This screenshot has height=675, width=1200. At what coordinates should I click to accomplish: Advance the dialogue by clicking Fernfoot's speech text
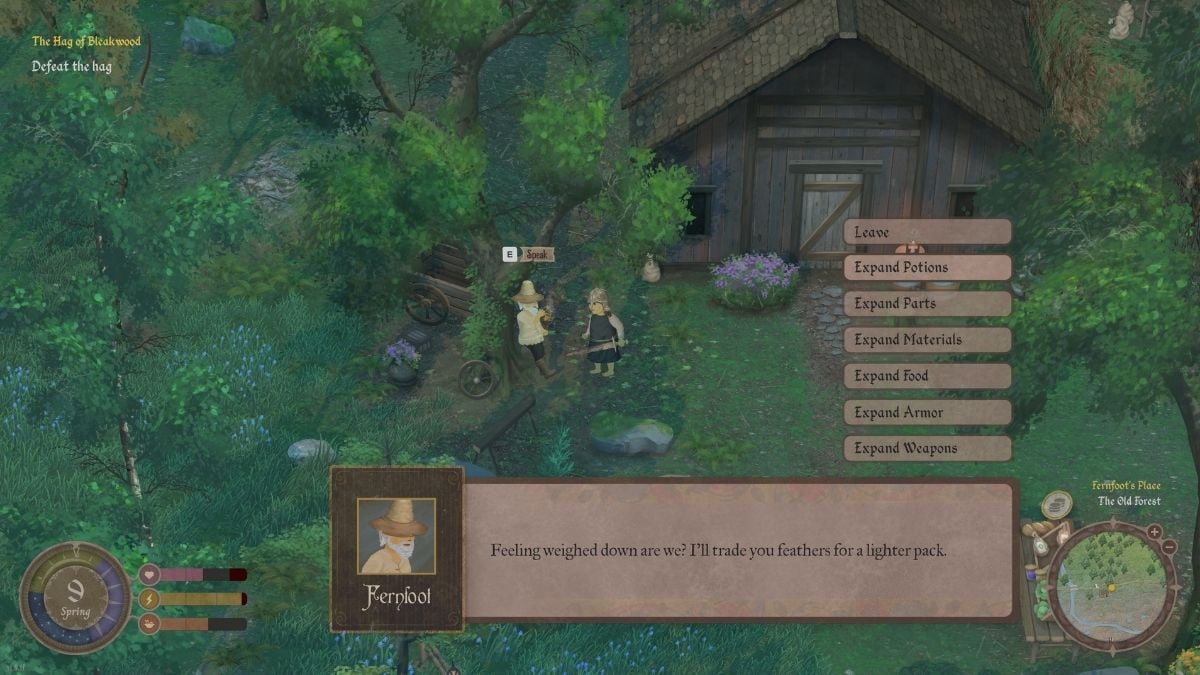click(x=717, y=551)
